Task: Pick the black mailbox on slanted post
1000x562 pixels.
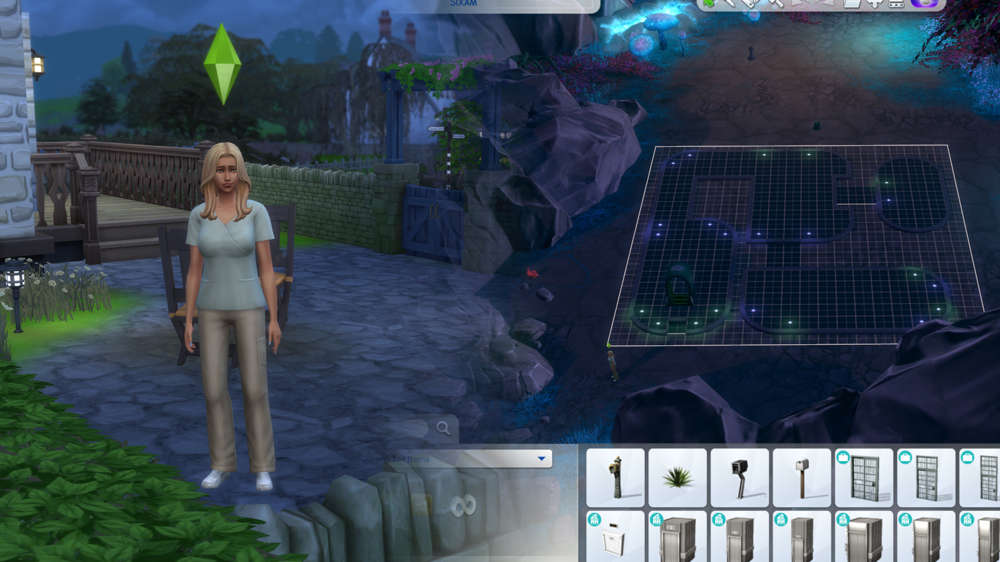Action: (739, 477)
